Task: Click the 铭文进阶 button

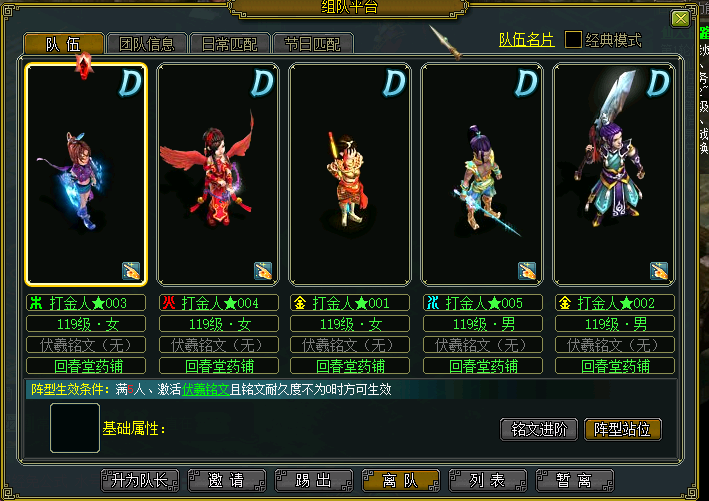Action: 538,430
